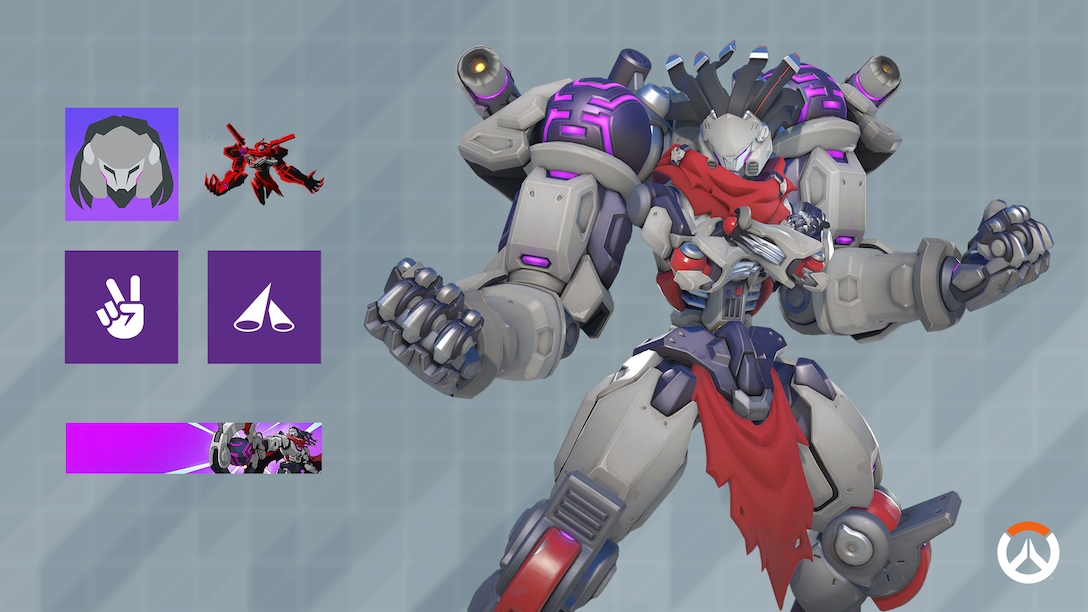Pick the purple name card banner
The width and height of the screenshot is (1088, 612).
[194, 447]
